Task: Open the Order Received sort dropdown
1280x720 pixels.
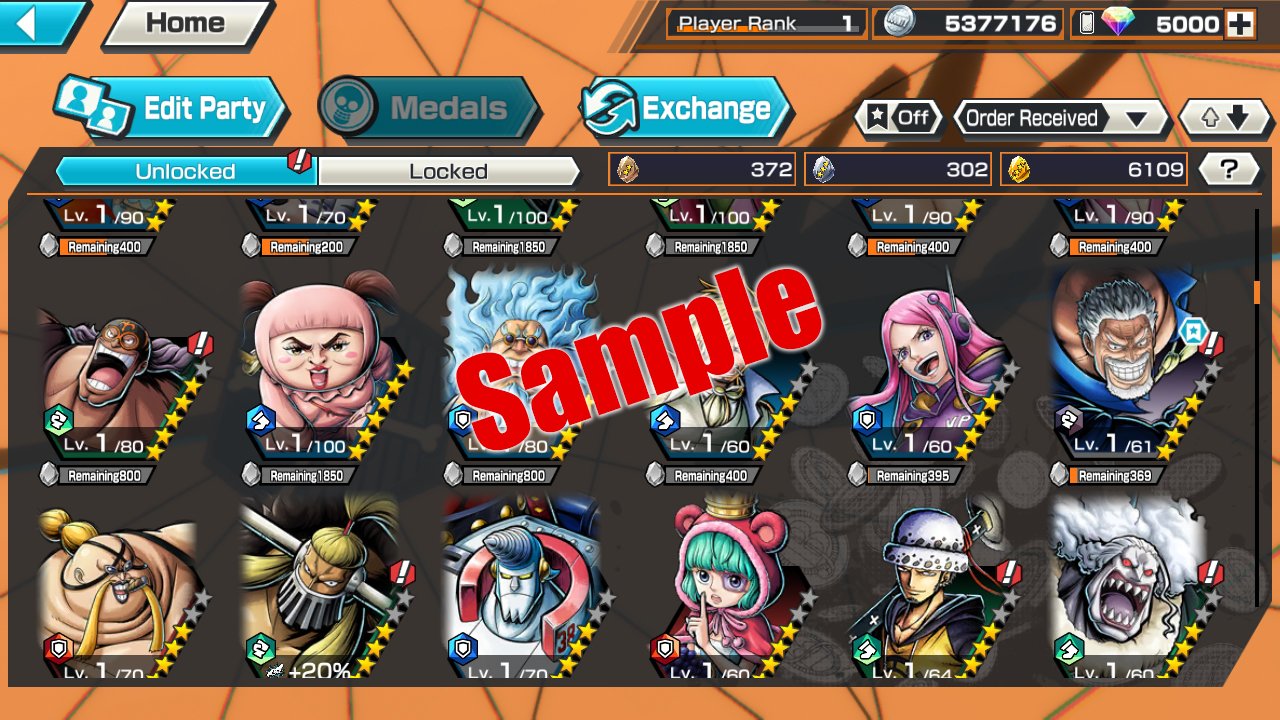Action: (x=1060, y=118)
